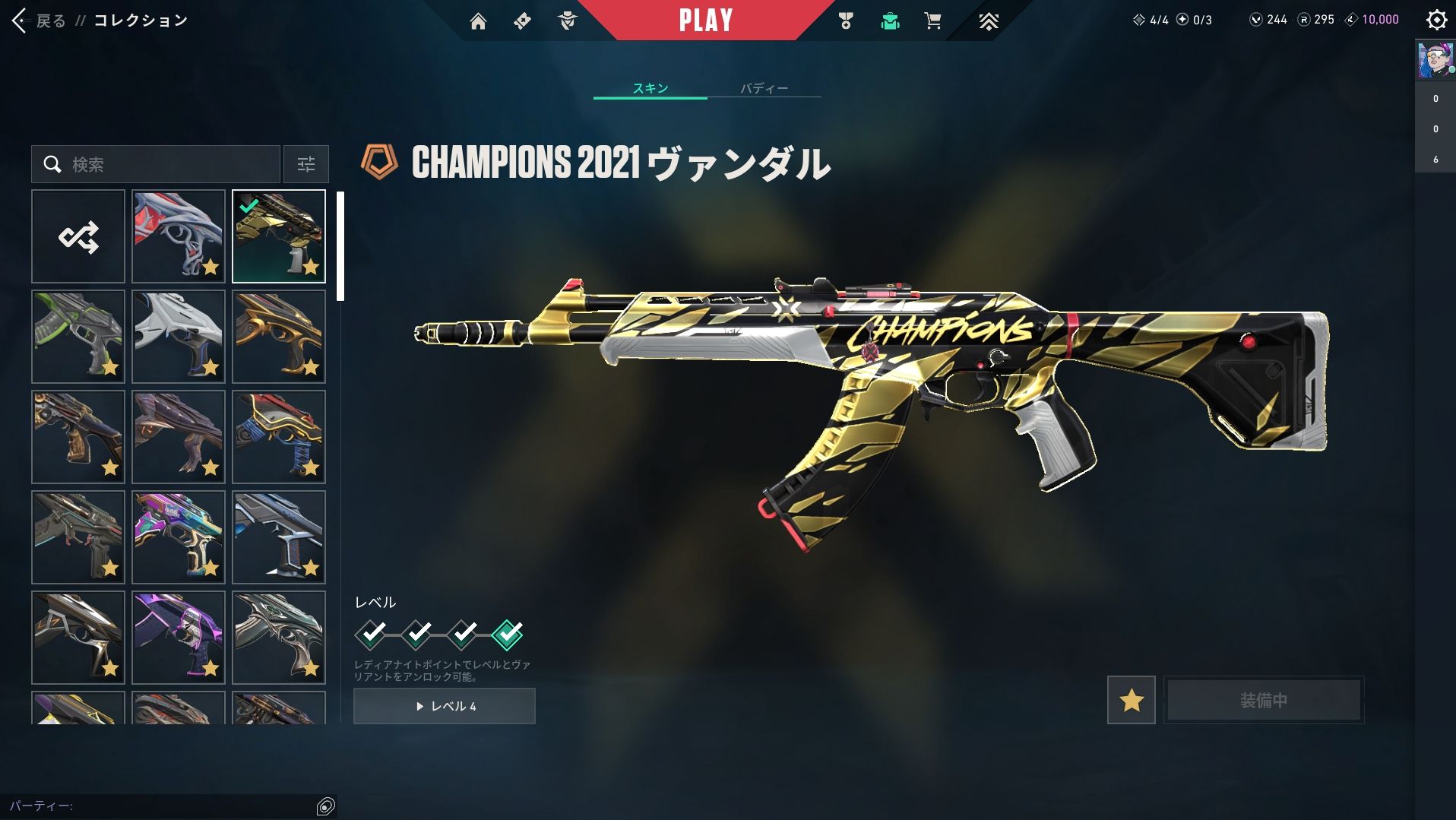
Task: Open the player profile avatar
Action: [1435, 61]
